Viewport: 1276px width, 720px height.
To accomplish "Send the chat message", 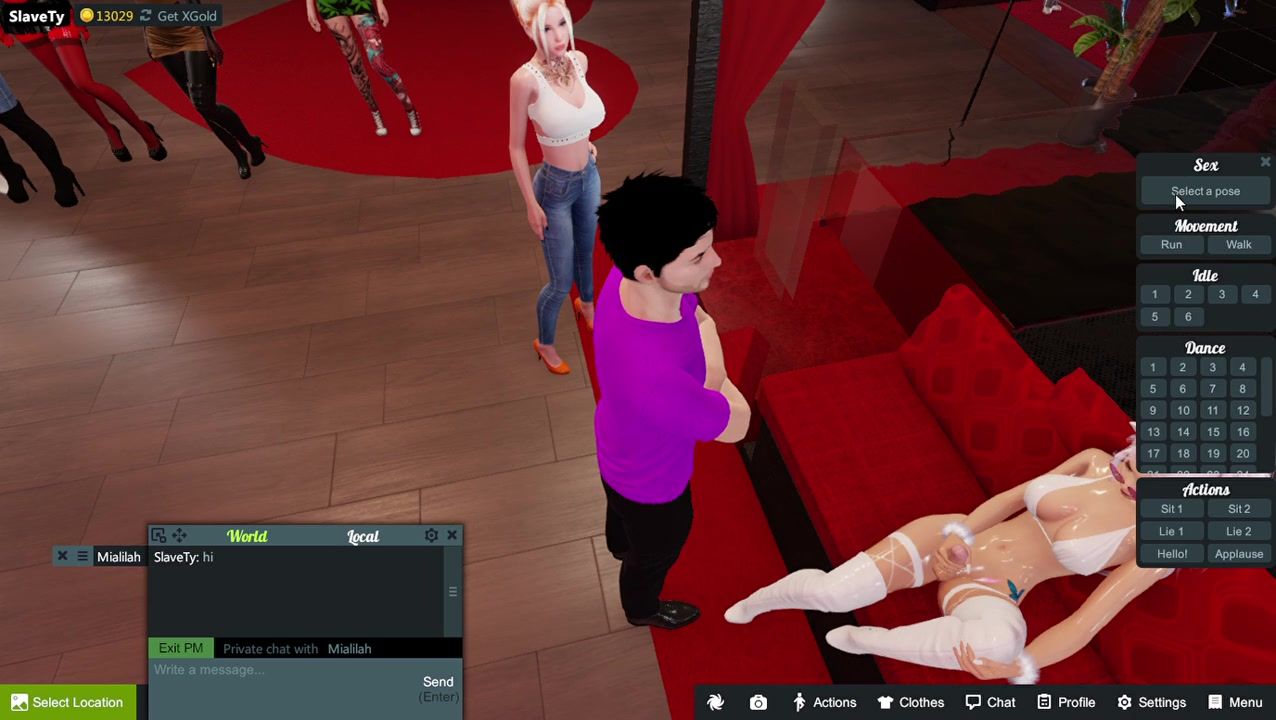I will click(438, 682).
